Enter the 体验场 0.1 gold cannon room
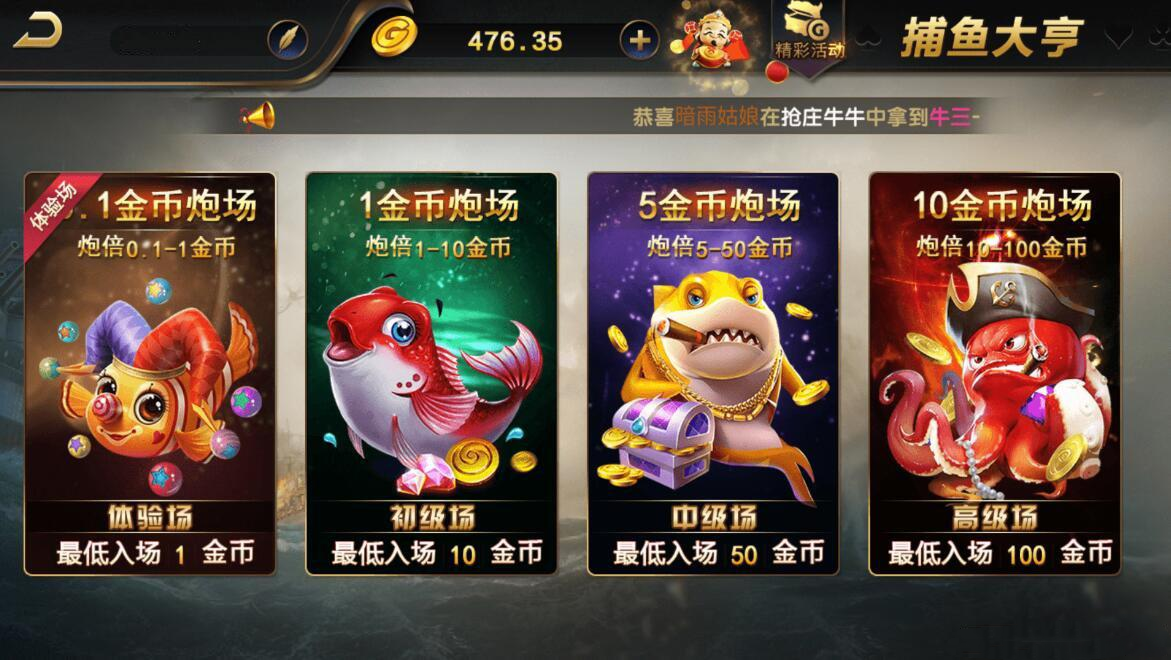This screenshot has height=660, width=1171. (150, 373)
